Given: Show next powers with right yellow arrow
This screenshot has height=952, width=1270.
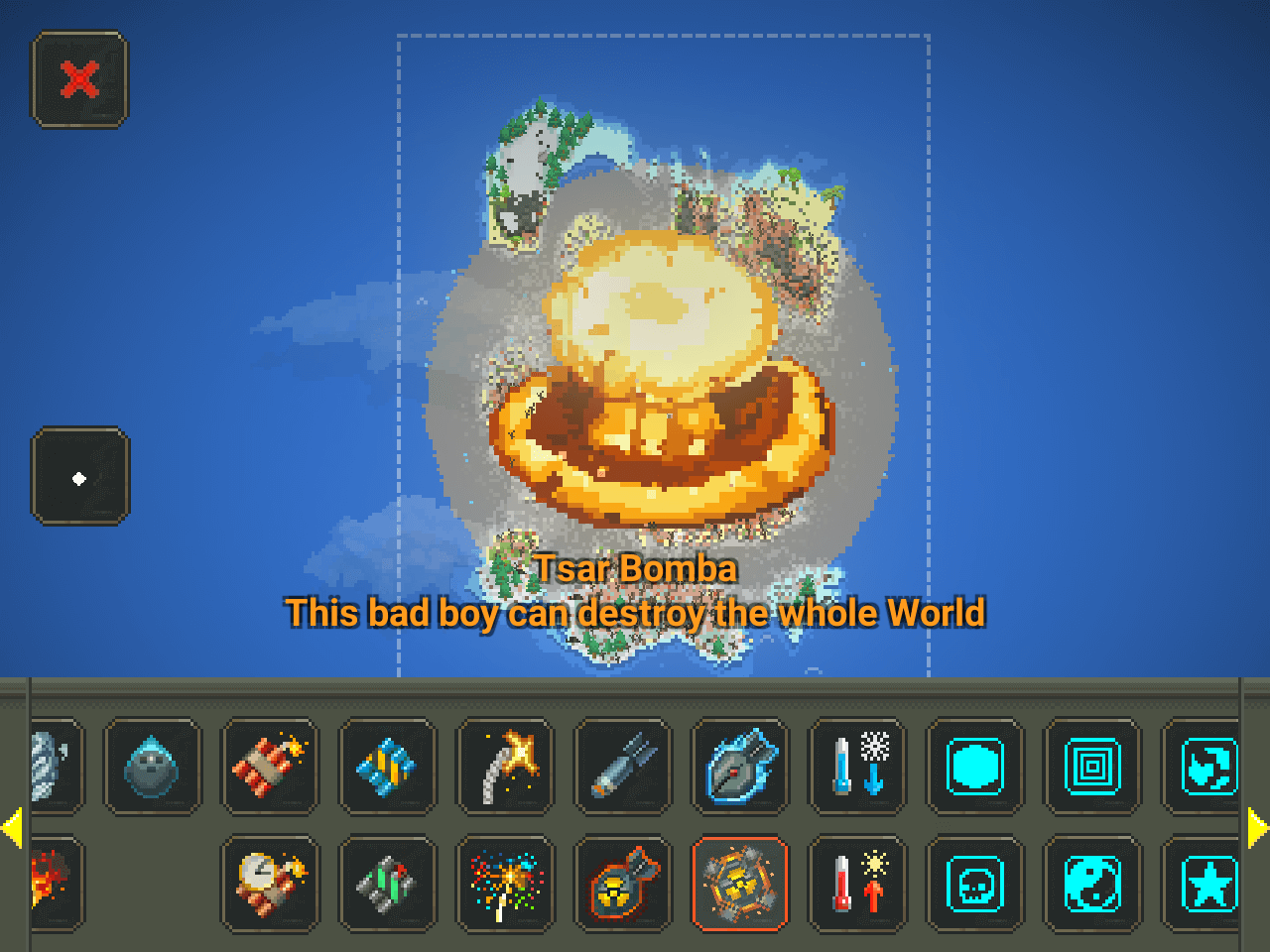Looking at the screenshot, I should pyautogui.click(x=1257, y=828).
